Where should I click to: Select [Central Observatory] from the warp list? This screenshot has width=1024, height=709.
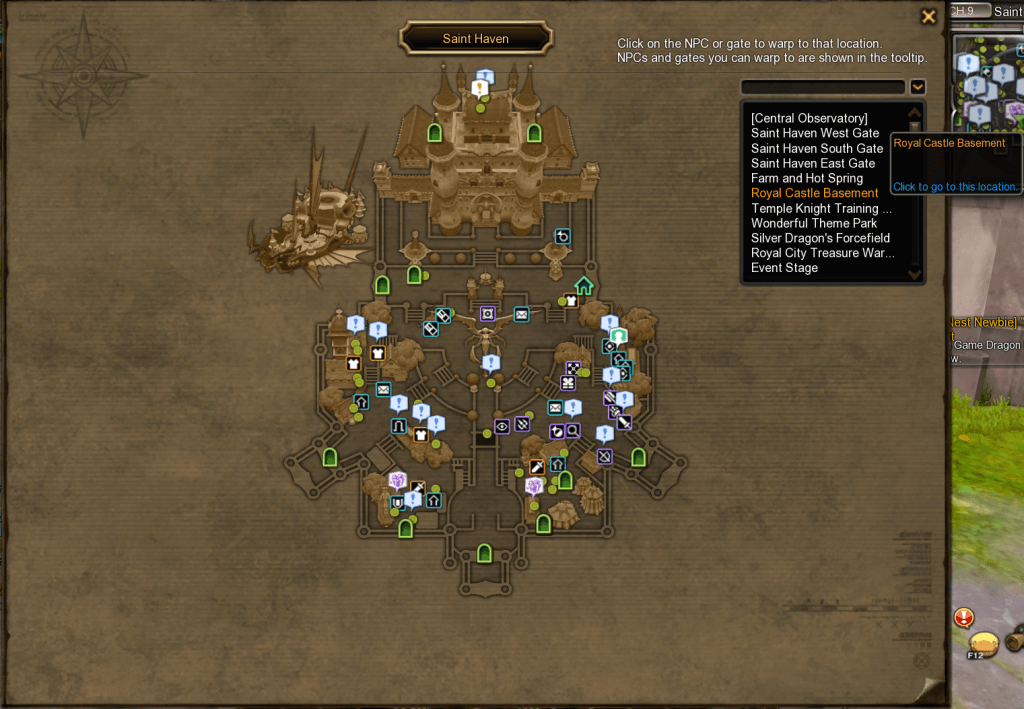coord(809,118)
